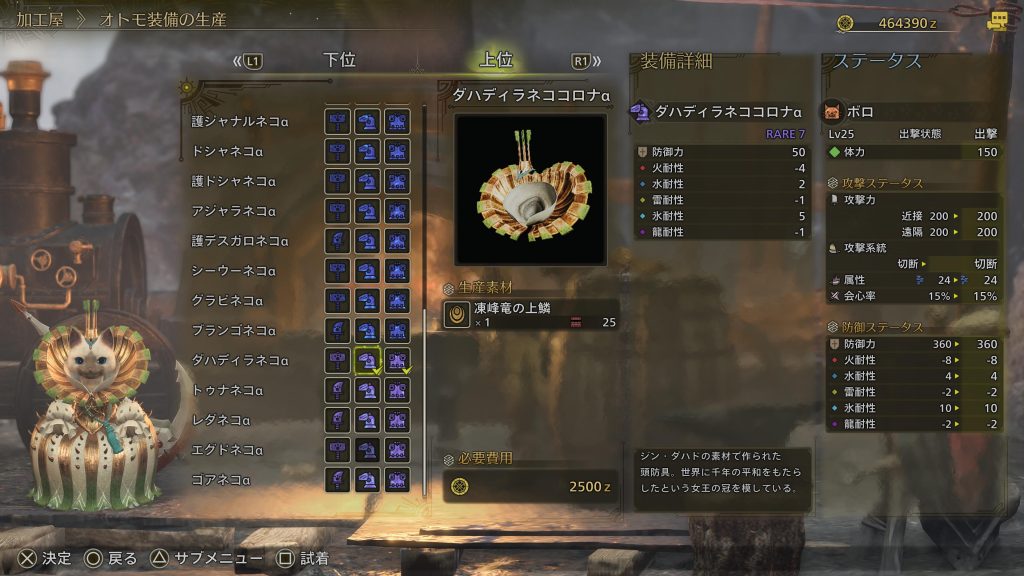Image resolution: width=1024 pixels, height=576 pixels.
Task: Switch to the 下位 low rank tab
Action: (x=340, y=60)
